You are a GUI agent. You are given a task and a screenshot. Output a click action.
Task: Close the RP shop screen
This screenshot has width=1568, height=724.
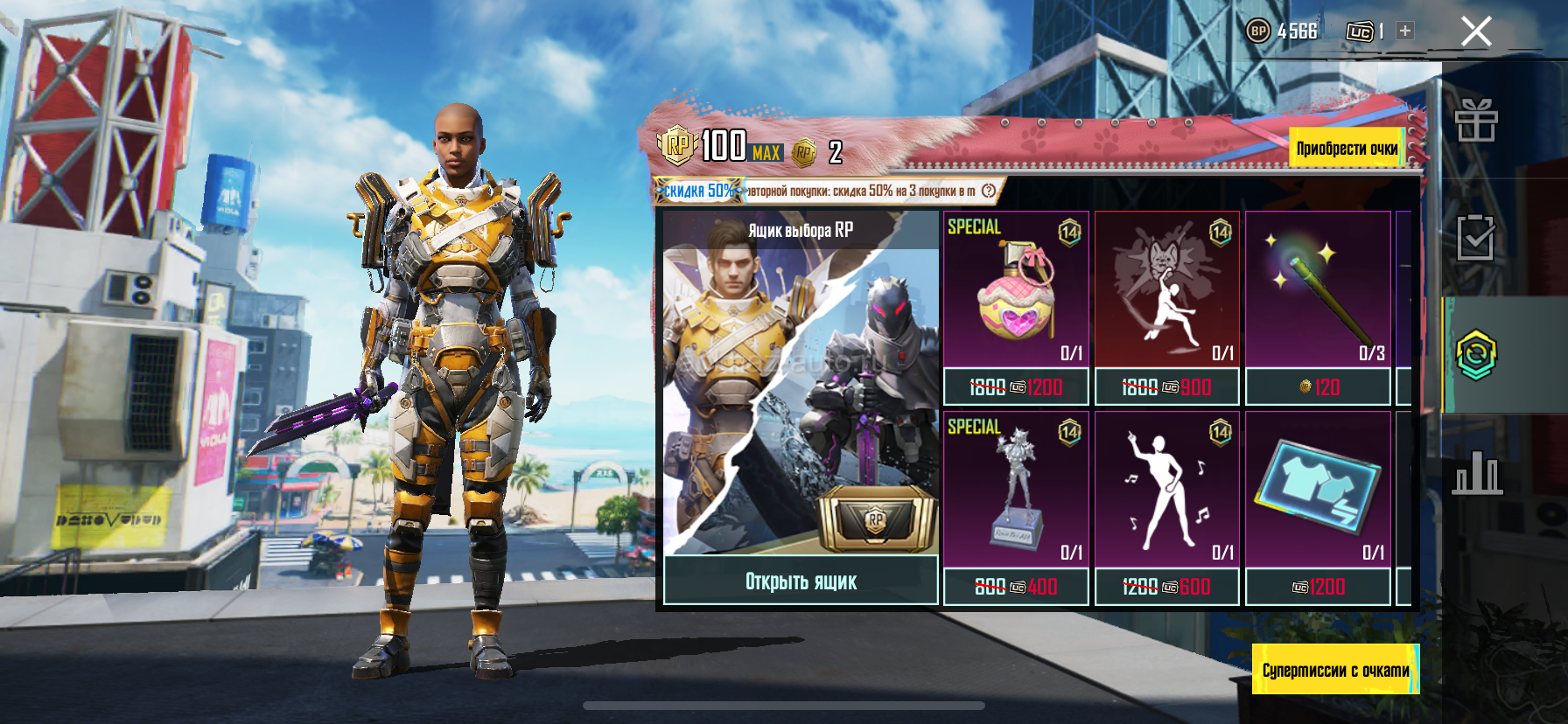tap(1476, 32)
